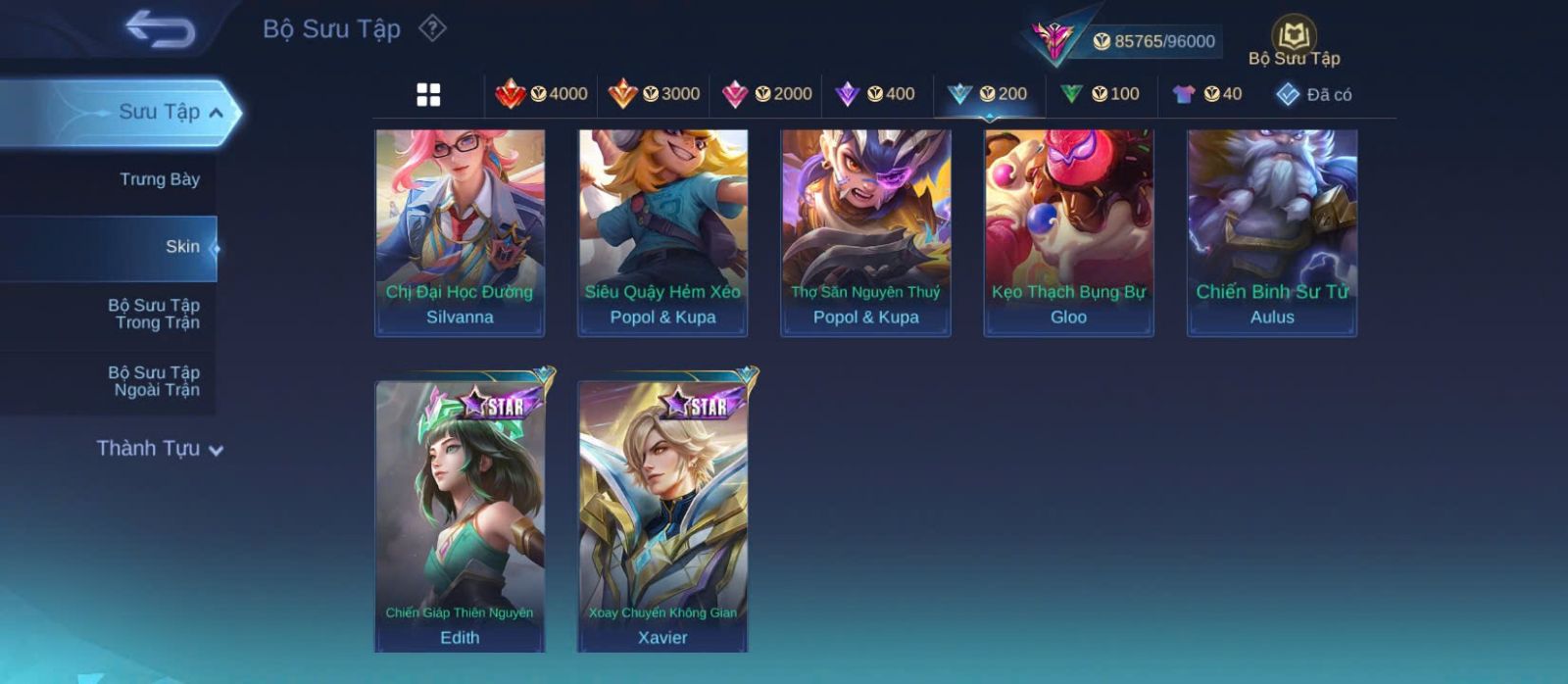Show the 40 points shirt tier

(1207, 94)
